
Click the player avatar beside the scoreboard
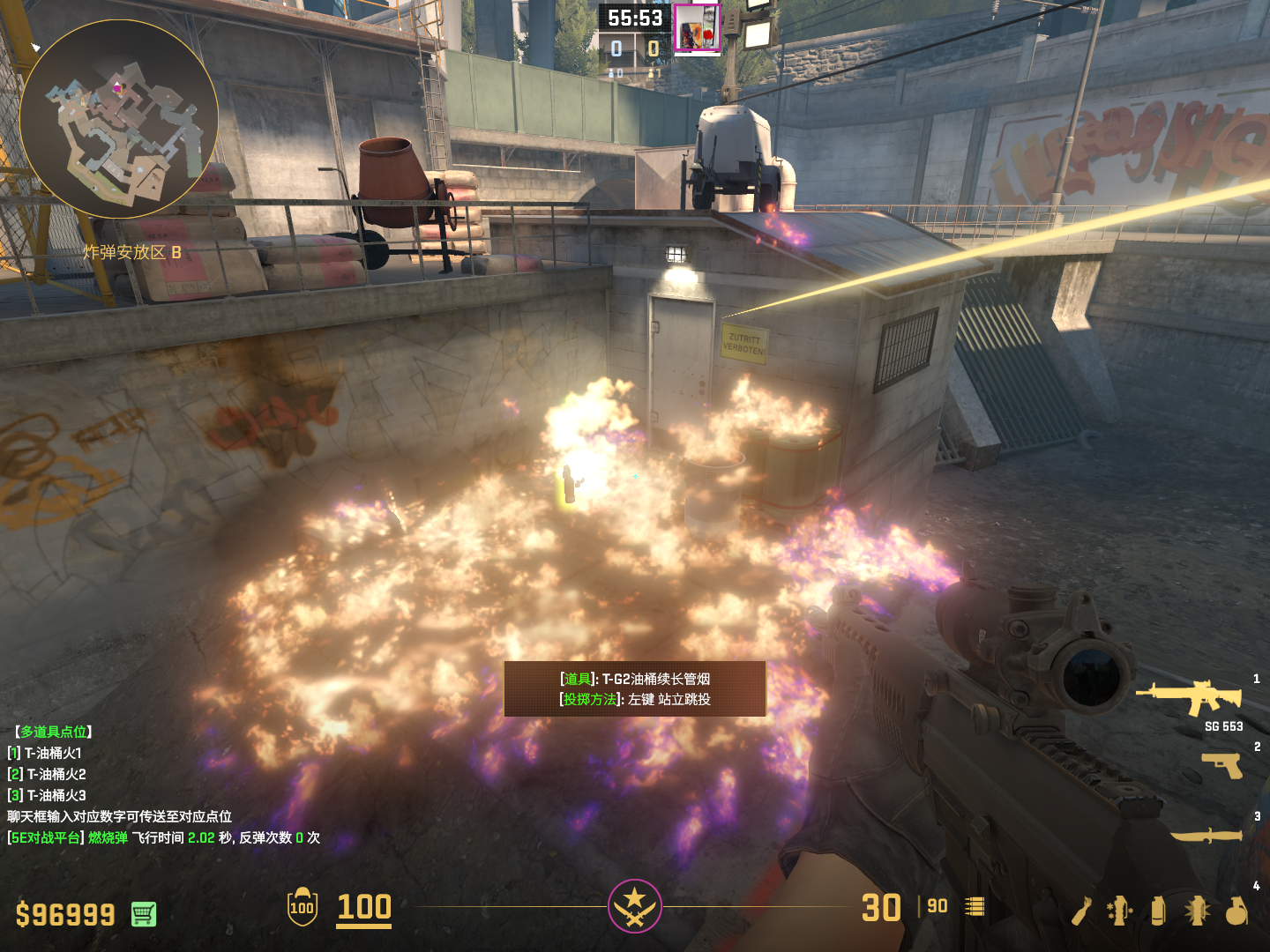point(697,28)
